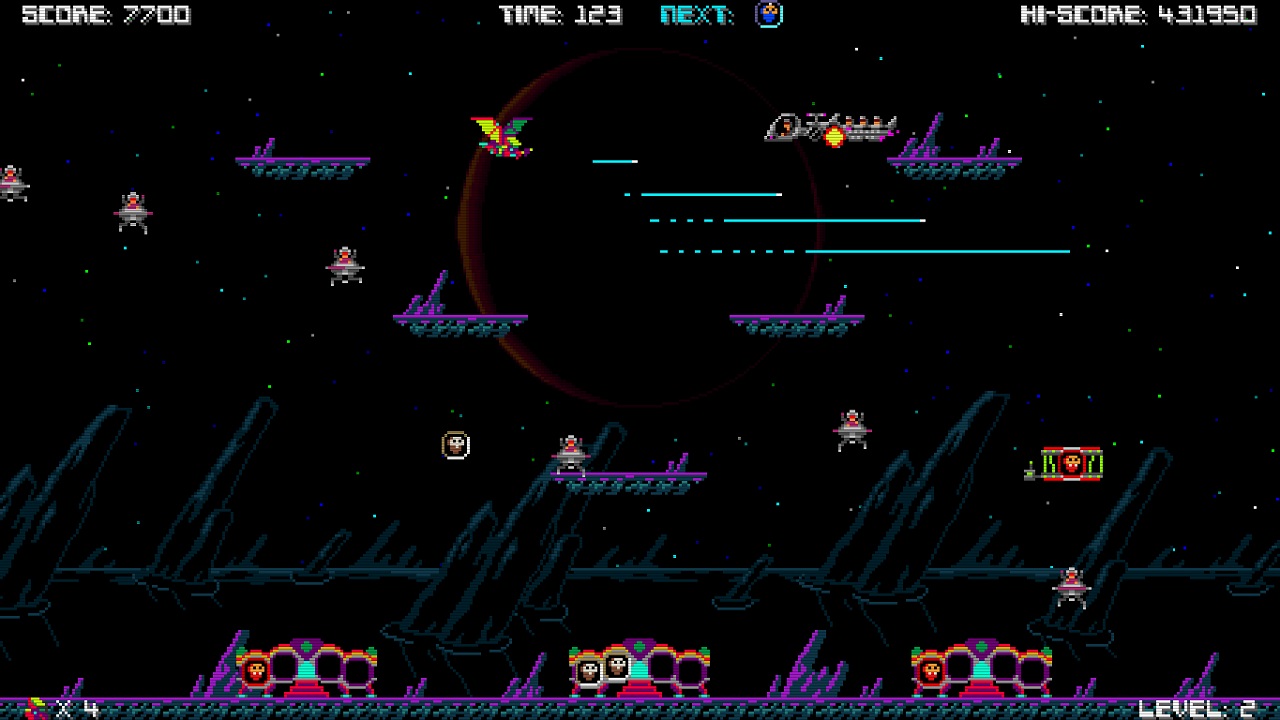Click the UFO descending near the lower right spires
The width and height of the screenshot is (1280, 720).
pos(1070,586)
